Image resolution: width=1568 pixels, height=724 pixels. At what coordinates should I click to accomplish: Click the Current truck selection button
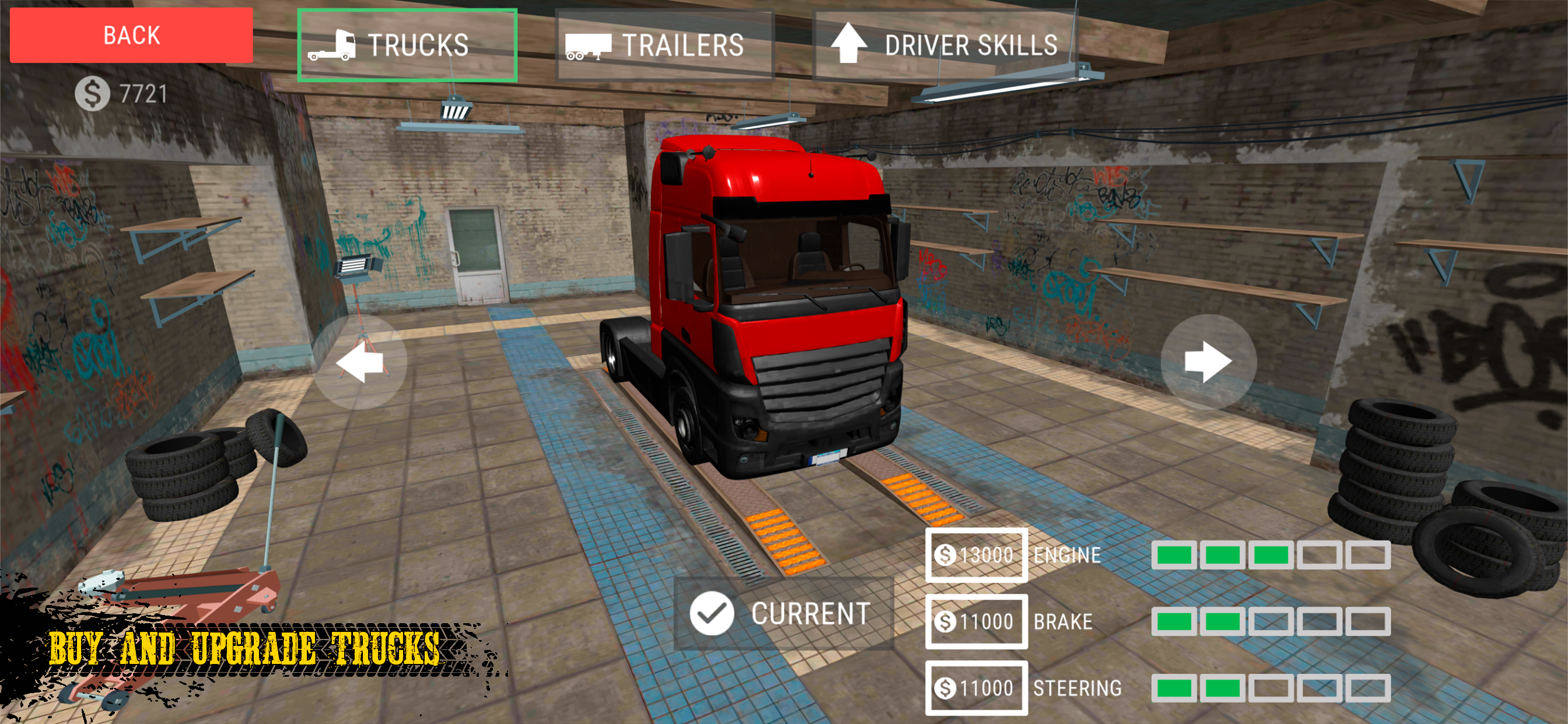[783, 613]
